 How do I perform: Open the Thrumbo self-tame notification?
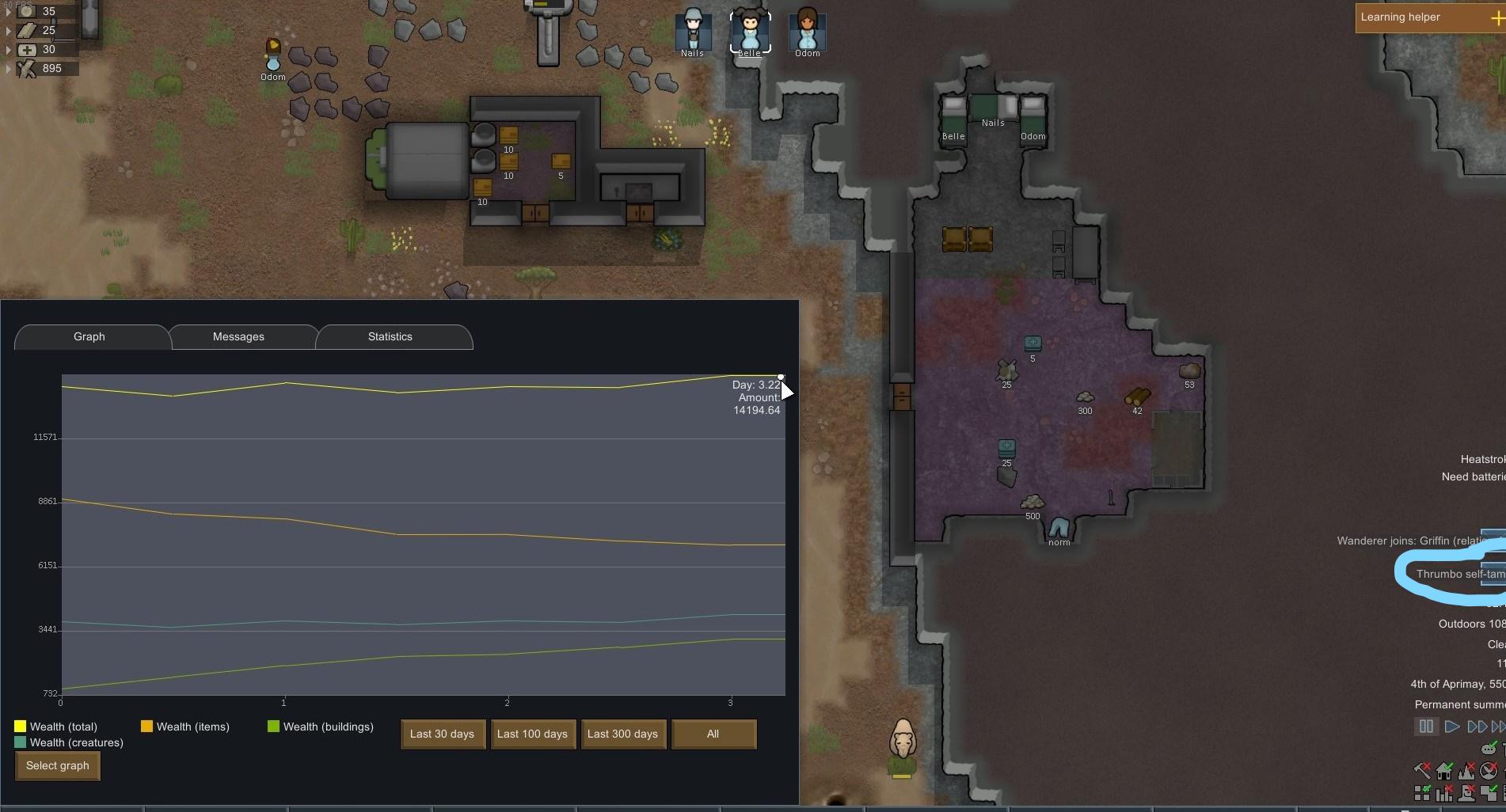click(x=1459, y=574)
